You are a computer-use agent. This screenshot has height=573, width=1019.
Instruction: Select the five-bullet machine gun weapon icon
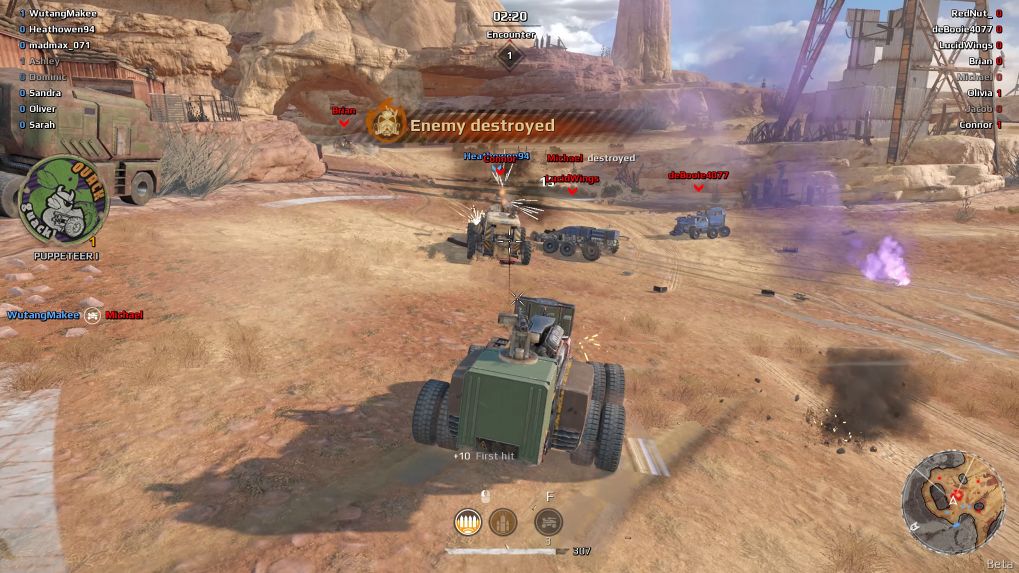(468, 521)
